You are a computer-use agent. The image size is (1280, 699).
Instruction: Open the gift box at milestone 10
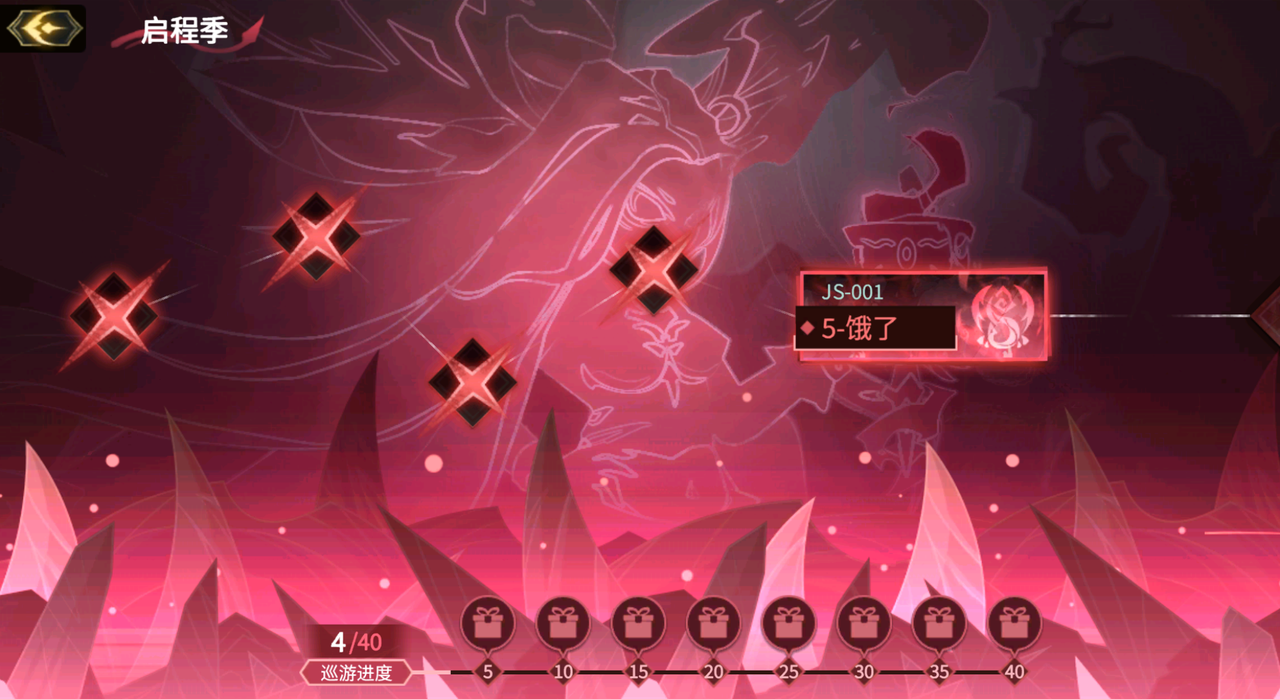tap(563, 624)
